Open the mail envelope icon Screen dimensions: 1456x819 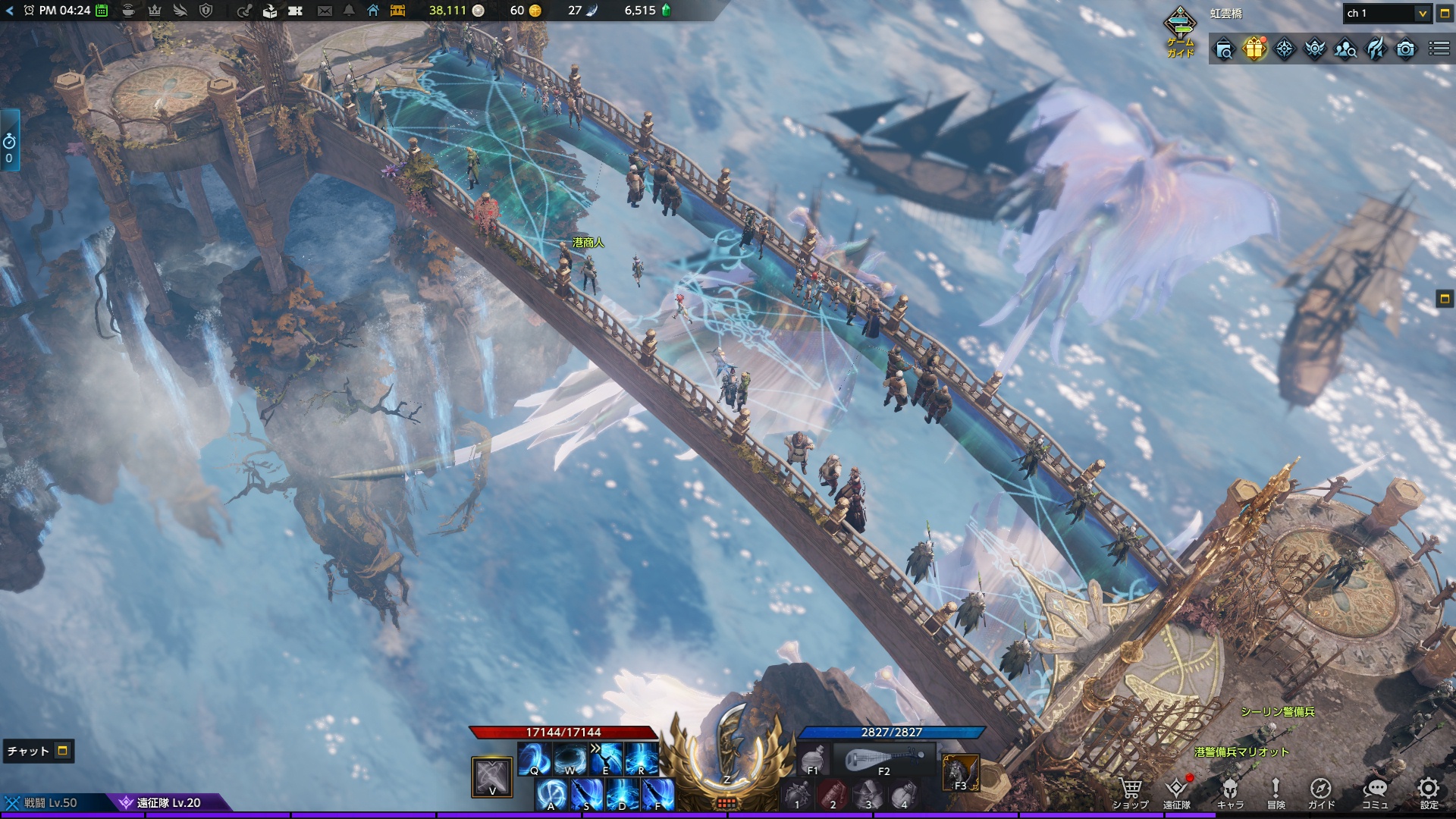325,11
